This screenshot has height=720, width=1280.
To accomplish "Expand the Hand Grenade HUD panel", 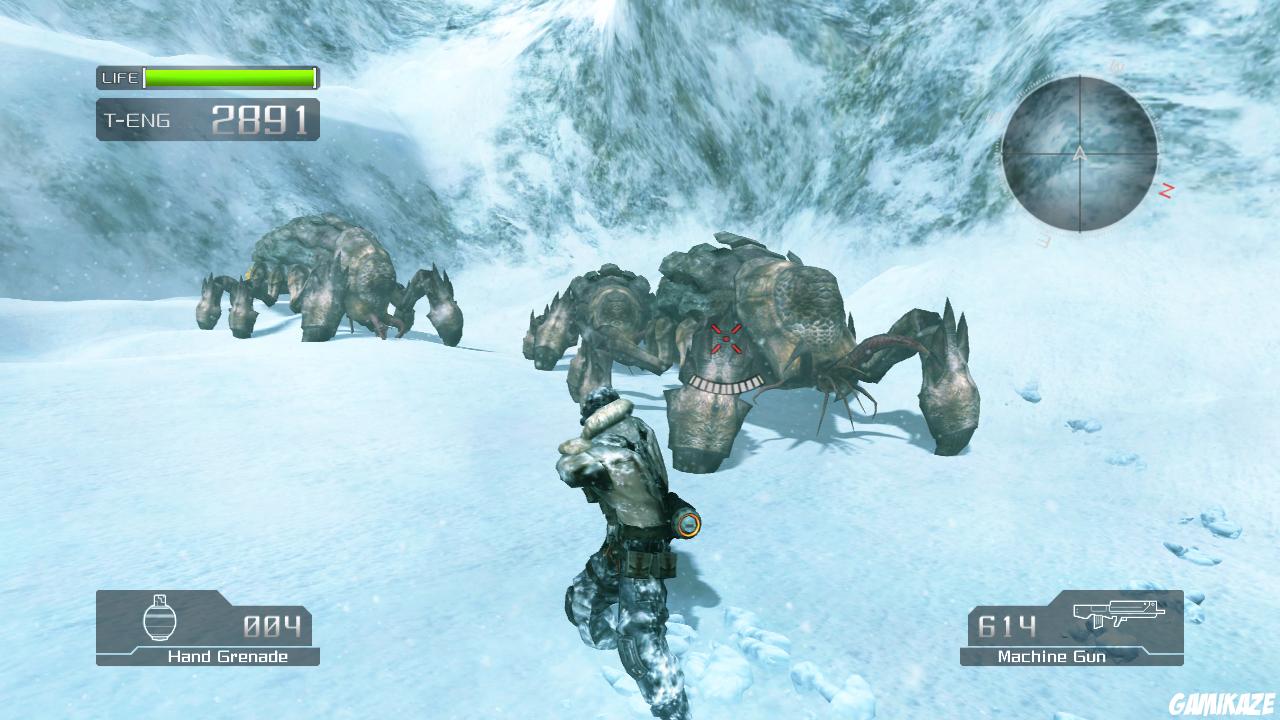I will pos(205,629).
